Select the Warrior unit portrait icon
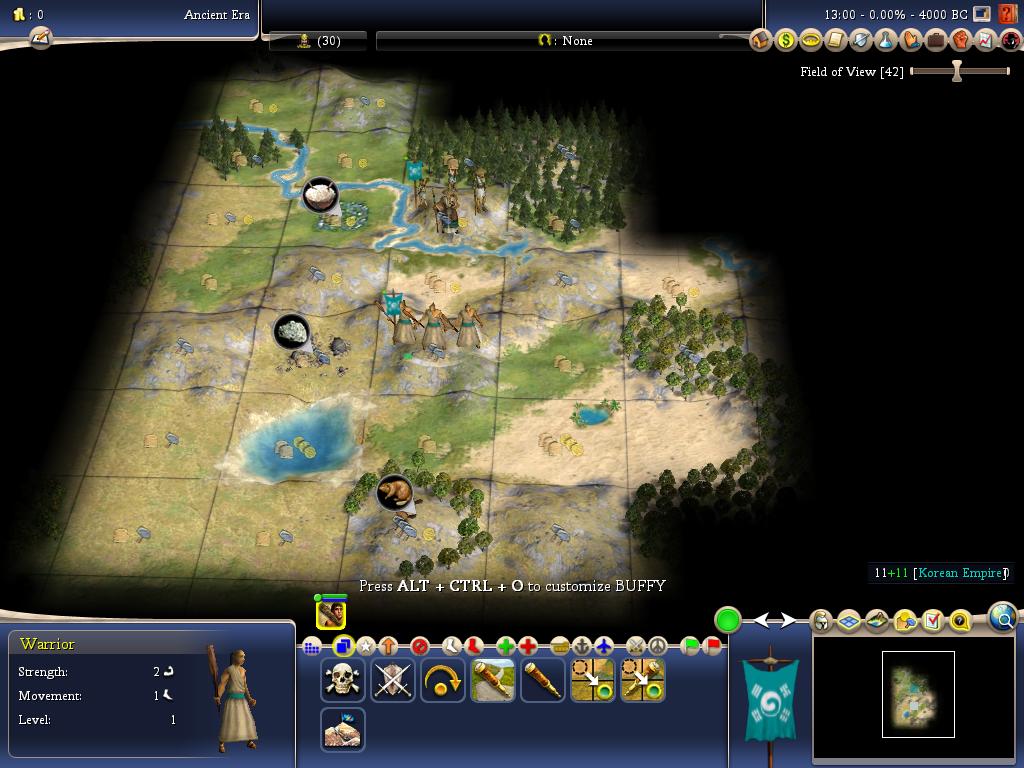 [x=331, y=614]
